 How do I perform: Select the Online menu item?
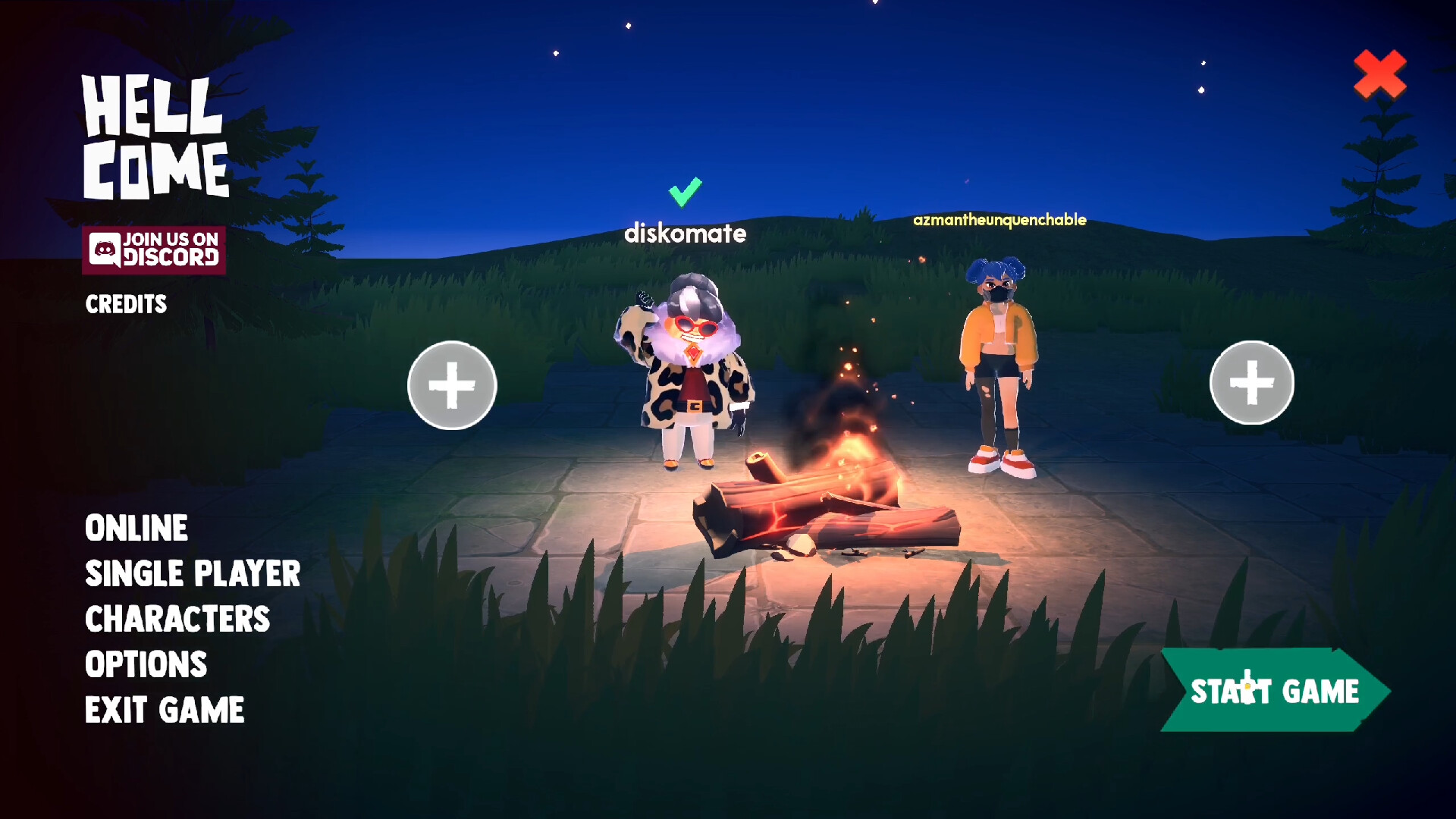[136, 528]
